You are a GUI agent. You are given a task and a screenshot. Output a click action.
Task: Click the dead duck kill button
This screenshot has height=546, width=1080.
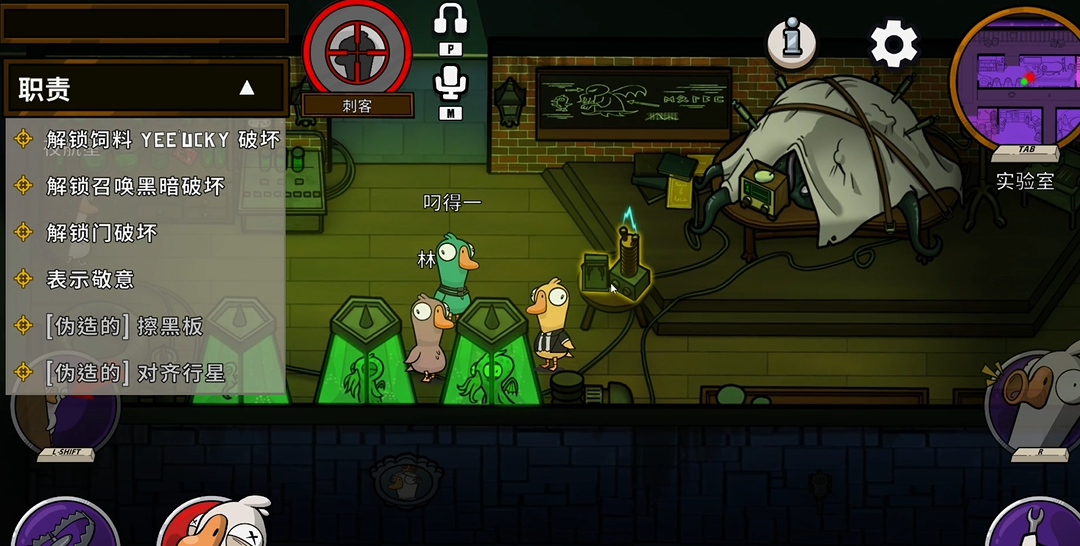(x=212, y=524)
